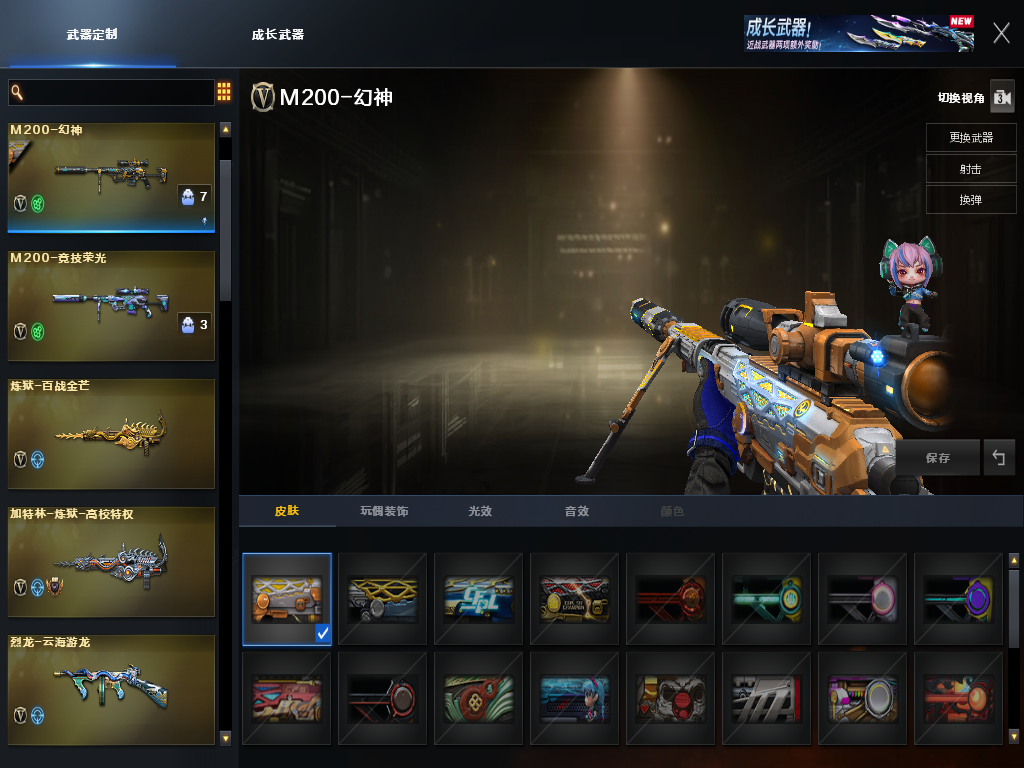Toggle the 切换视角 camera view button

[1002, 97]
